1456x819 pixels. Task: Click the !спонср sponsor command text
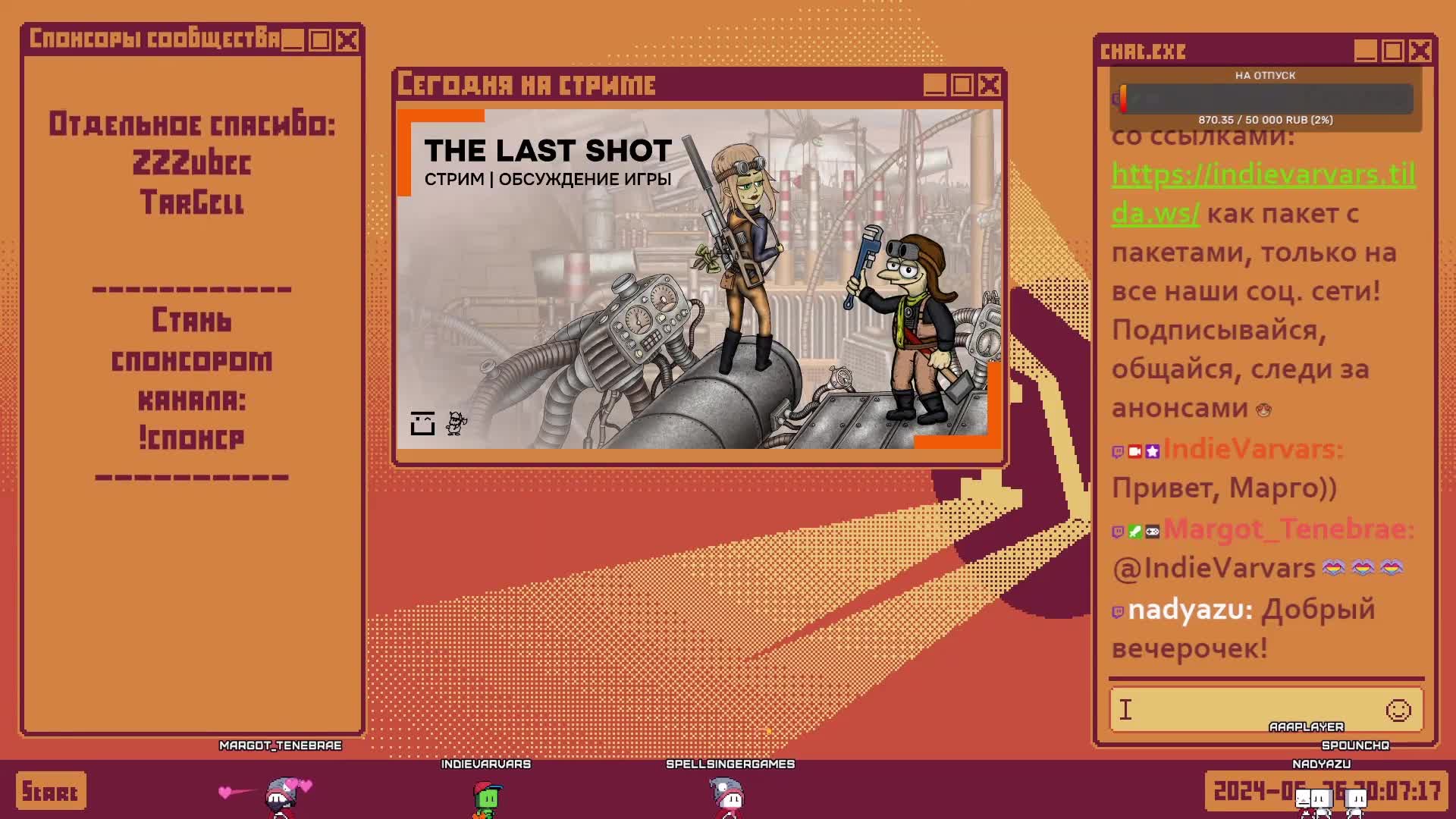pos(194,438)
